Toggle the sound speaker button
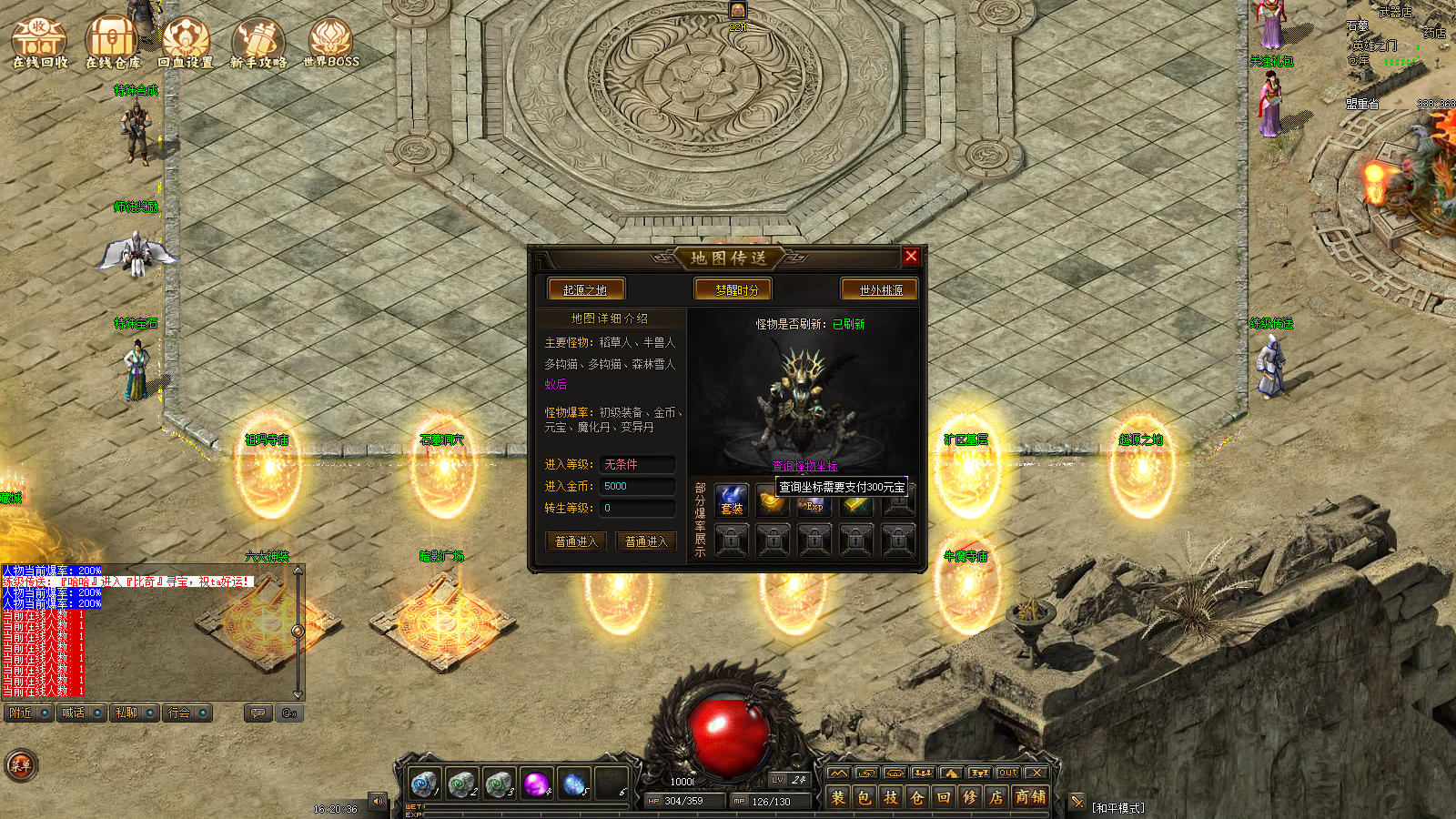Viewport: 1456px width, 819px height. 378,801
